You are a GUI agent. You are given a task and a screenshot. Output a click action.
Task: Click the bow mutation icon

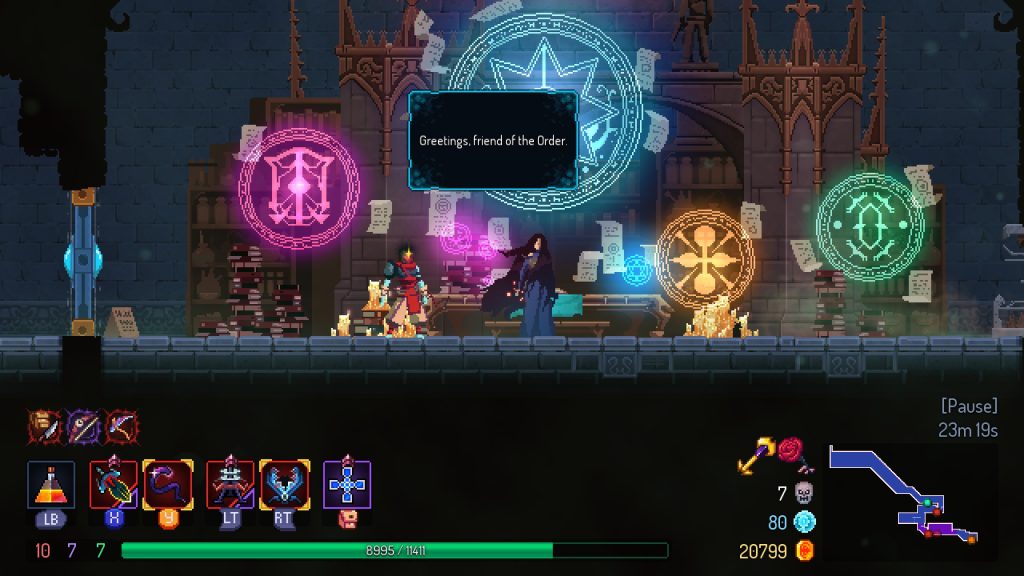[x=121, y=426]
